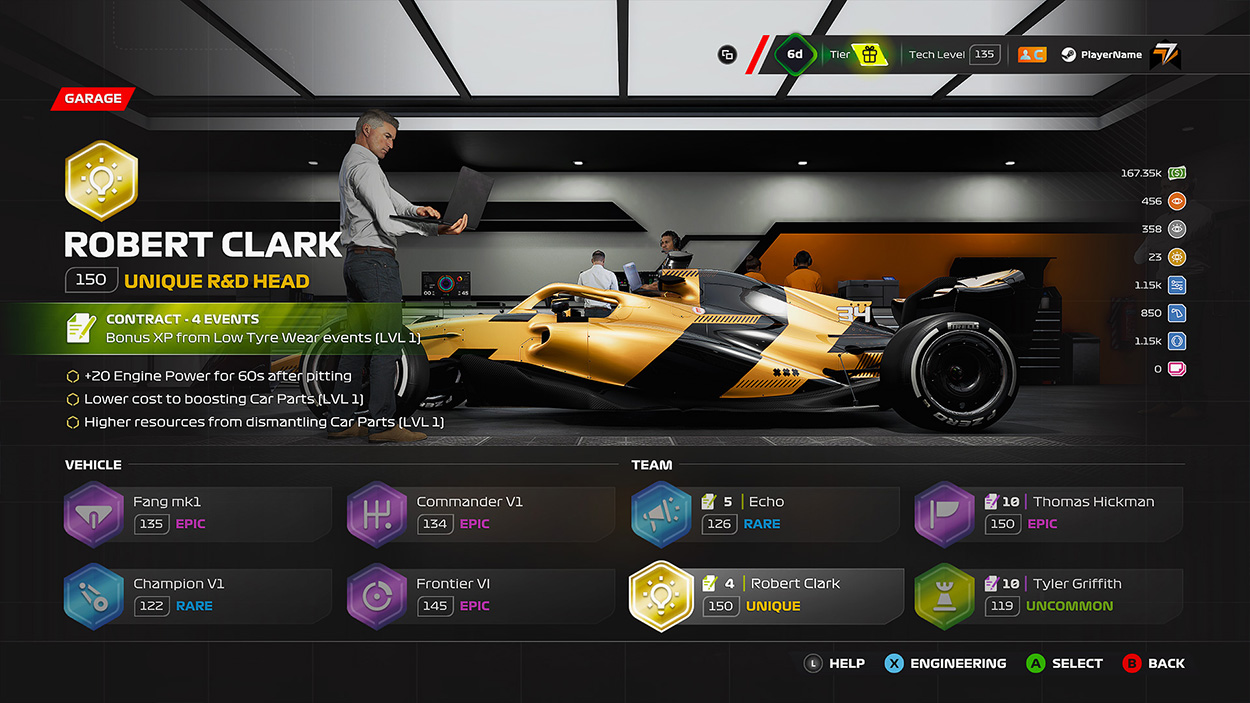Viewport: 1250px width, 703px height.
Task: Choose the Commander V1 epic part
Action: (480, 513)
